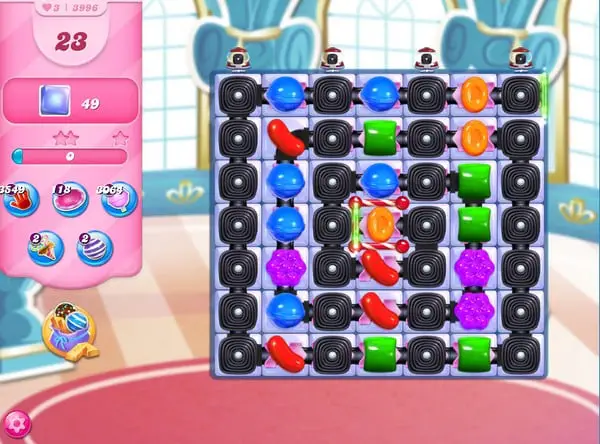Choose the ice cream cone booster
Image resolution: width=600 pixels, height=444 pixels.
click(x=44, y=249)
